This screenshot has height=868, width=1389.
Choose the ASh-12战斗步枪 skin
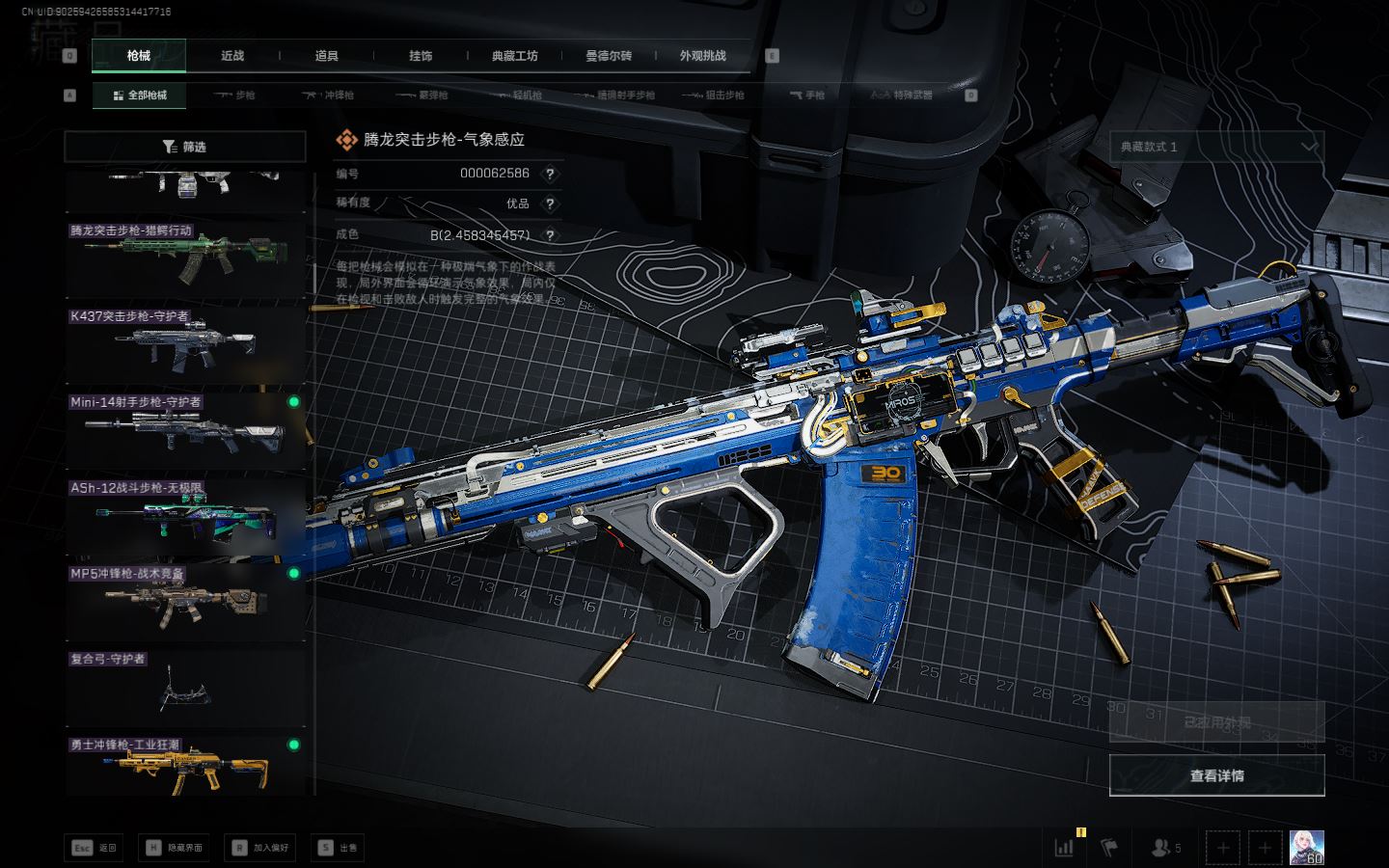tap(185, 516)
